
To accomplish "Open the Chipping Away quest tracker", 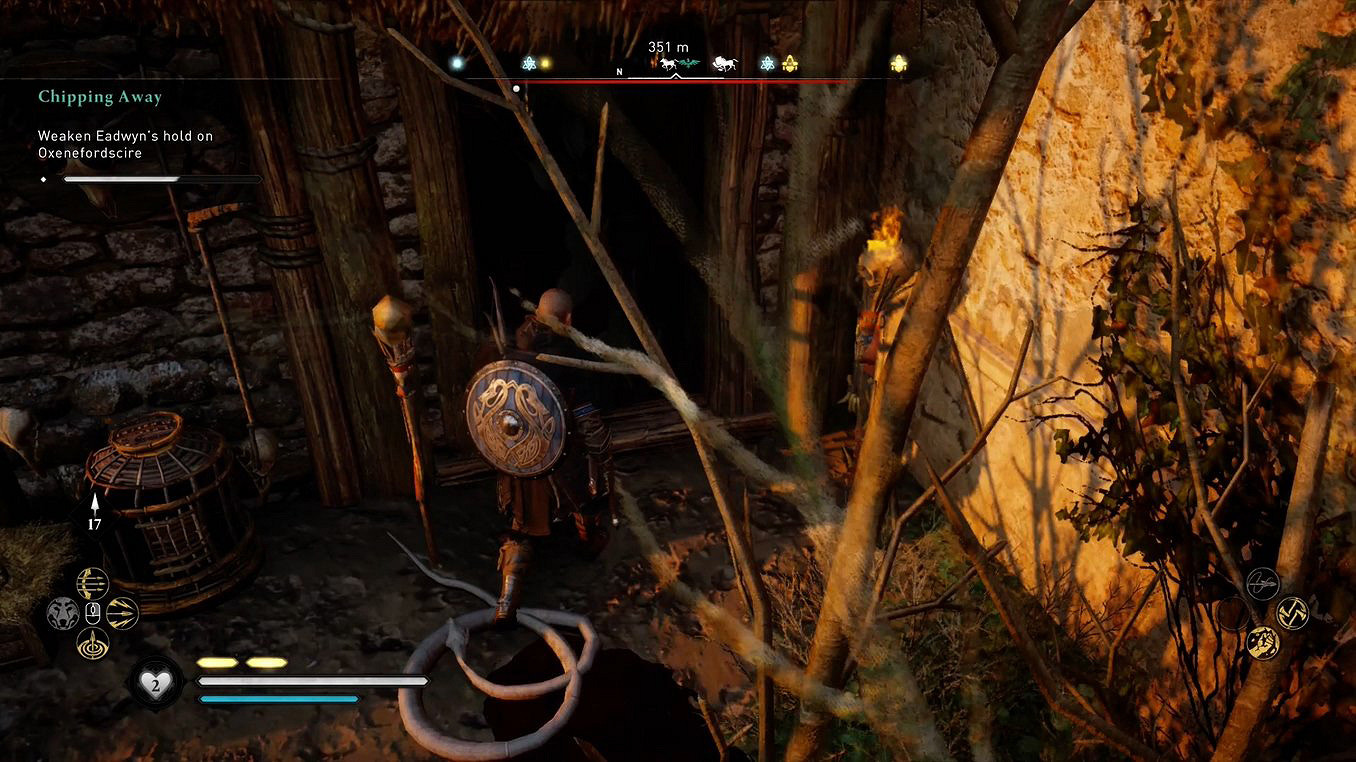I will pyautogui.click(x=100, y=97).
